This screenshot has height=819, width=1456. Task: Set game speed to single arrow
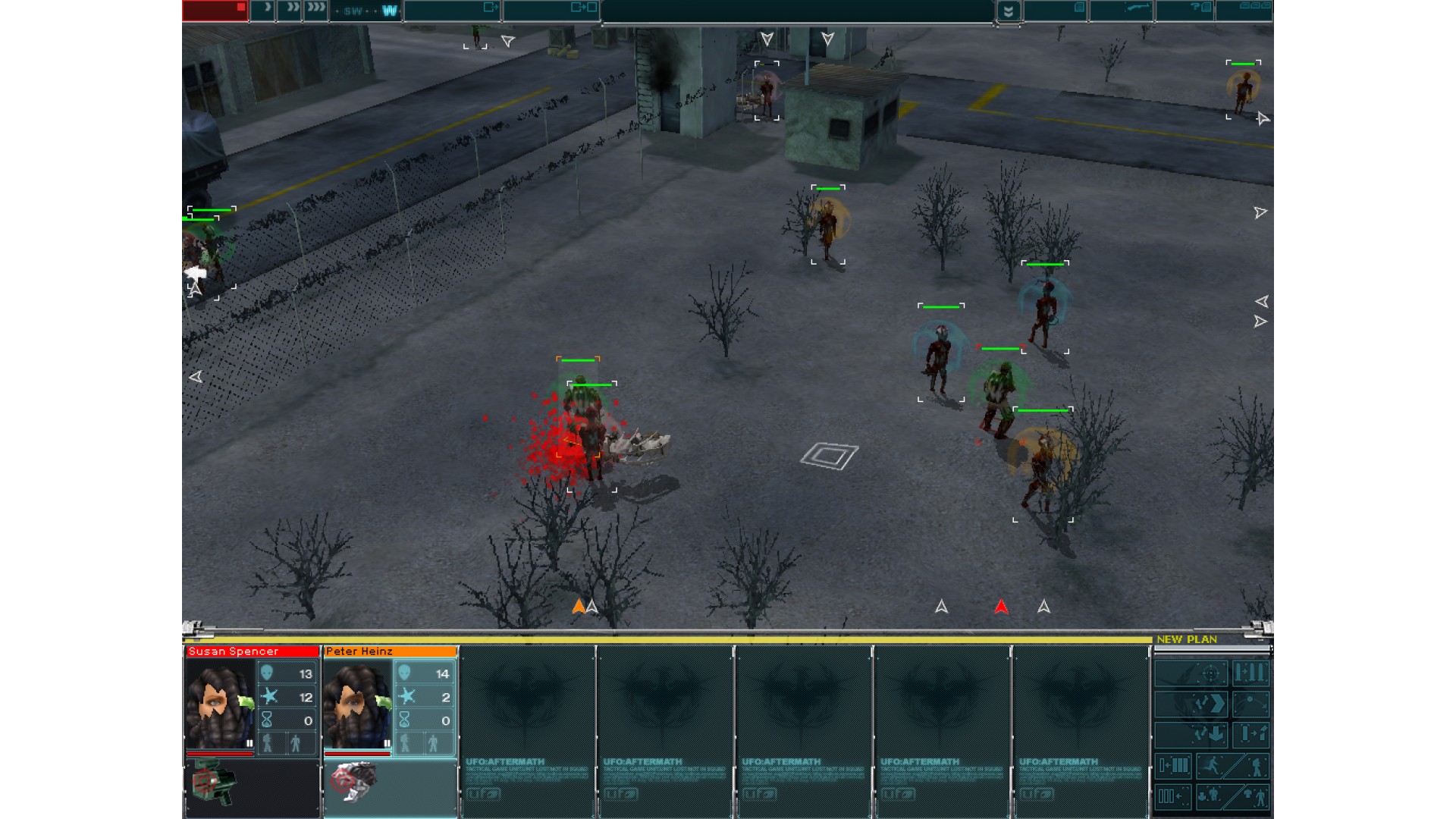[x=265, y=10]
